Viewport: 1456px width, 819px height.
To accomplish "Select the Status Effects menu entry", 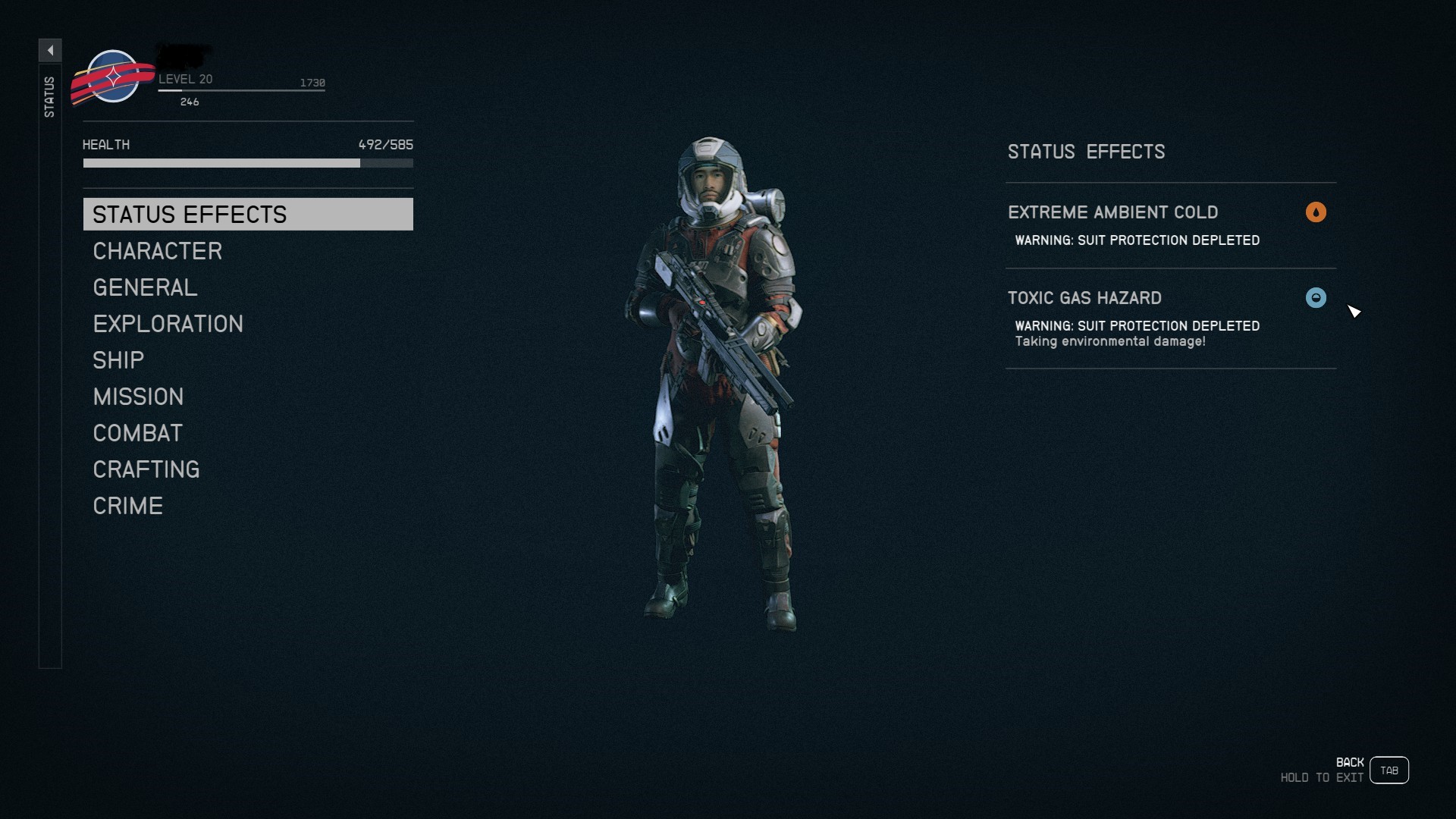I will 247,215.
